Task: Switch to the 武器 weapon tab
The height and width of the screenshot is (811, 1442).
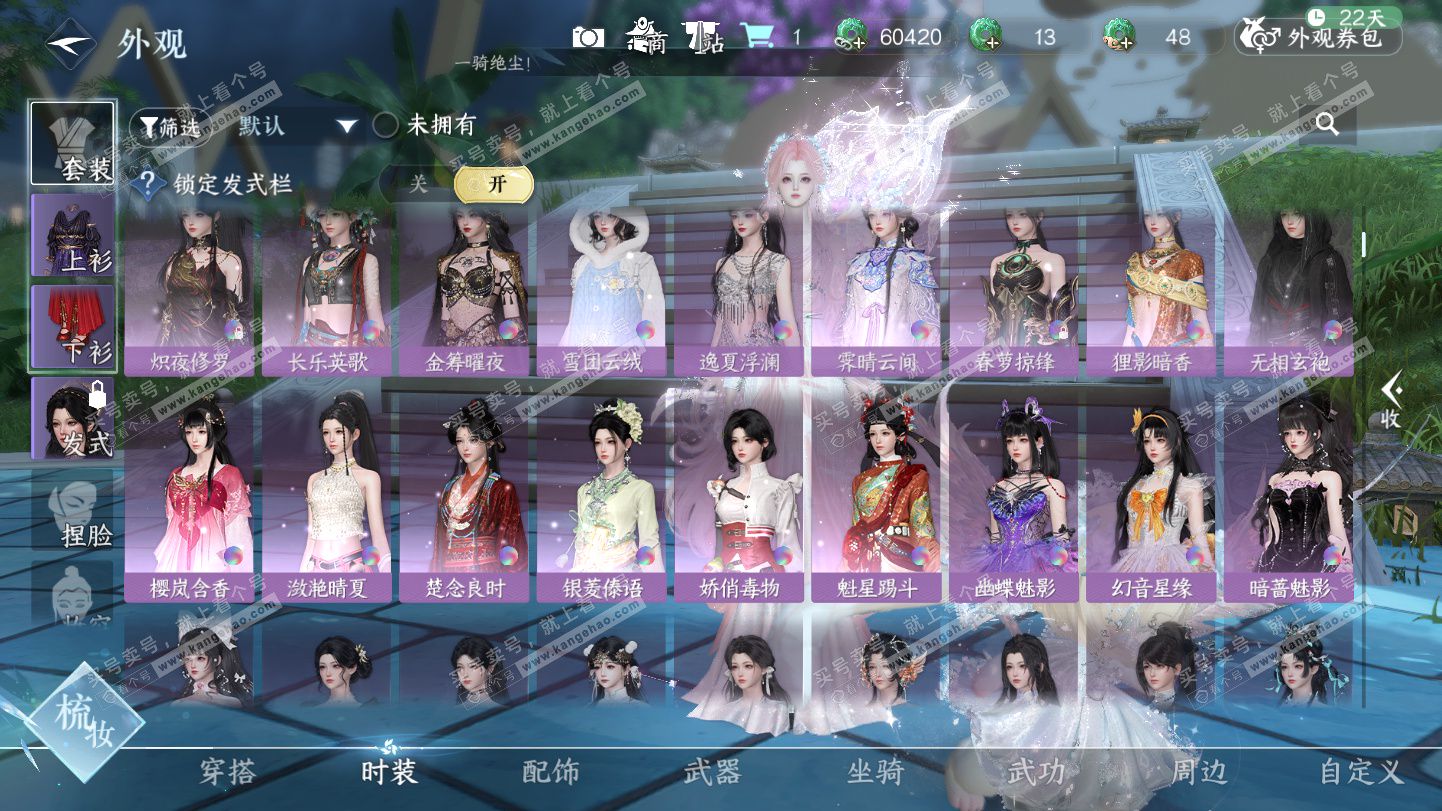Action: click(x=712, y=772)
